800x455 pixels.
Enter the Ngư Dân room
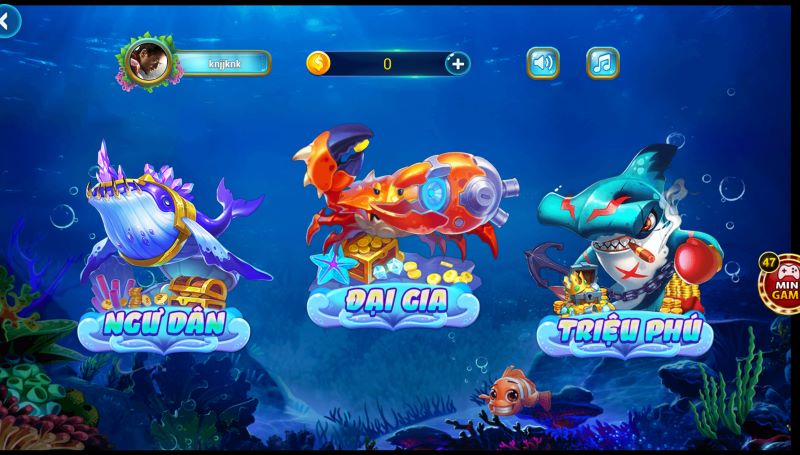(165, 322)
